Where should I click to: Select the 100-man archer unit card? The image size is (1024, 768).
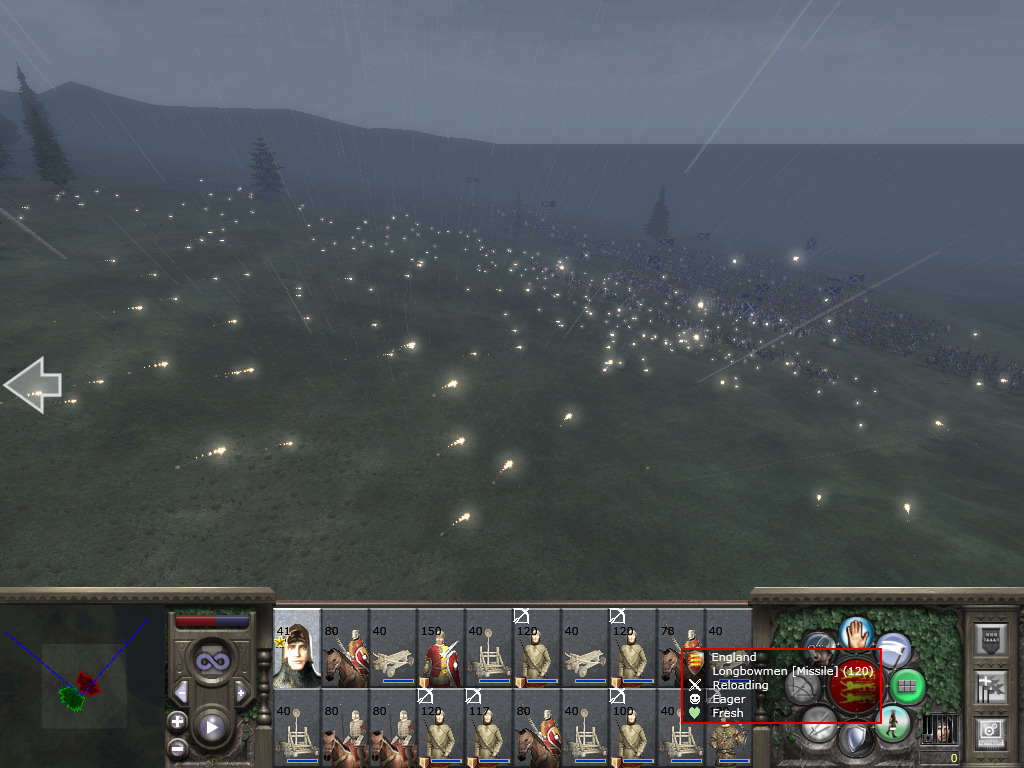(x=633, y=729)
